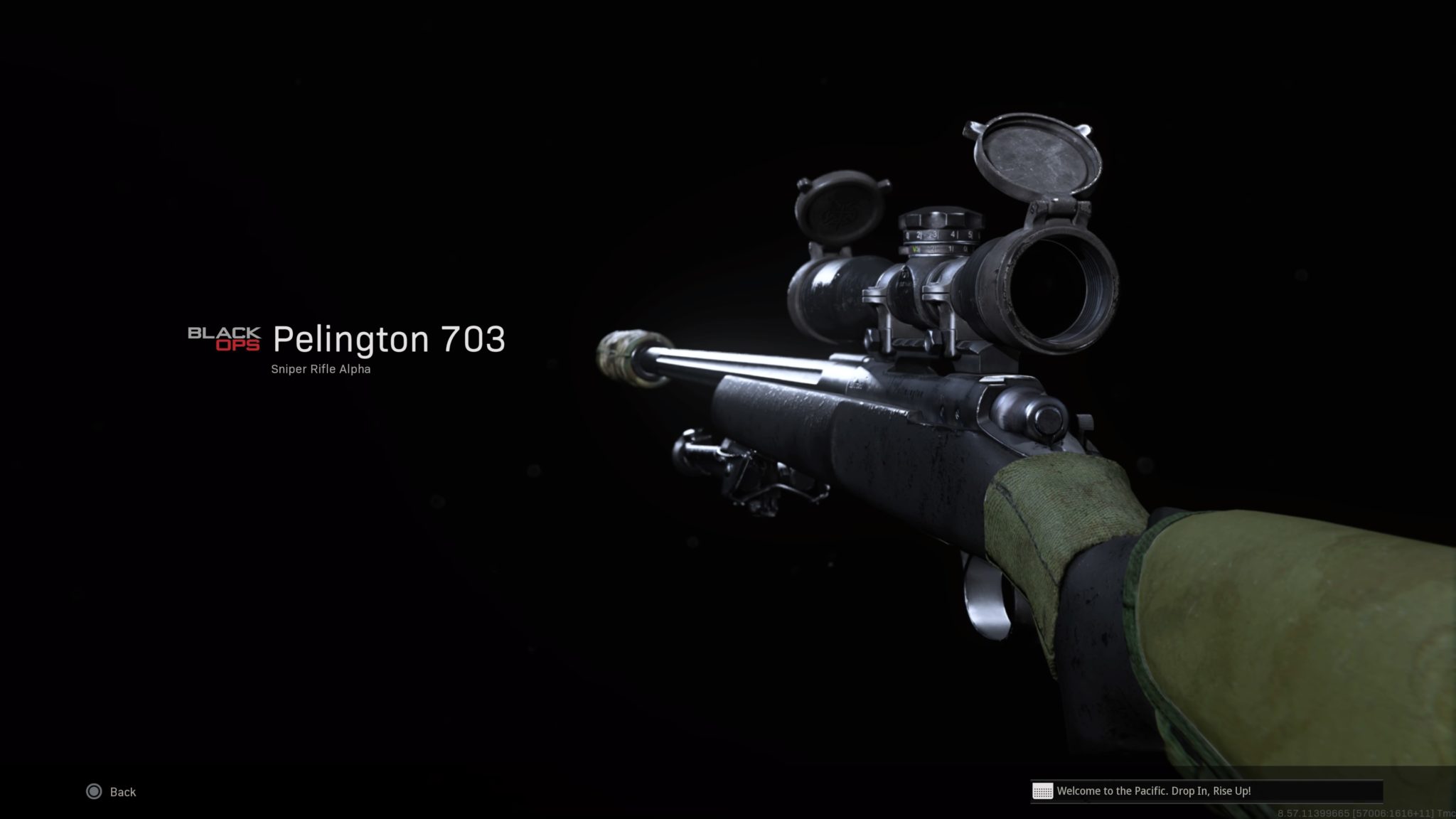1456x819 pixels.
Task: Expand the weapon title Pelington 703
Action: pos(390,340)
